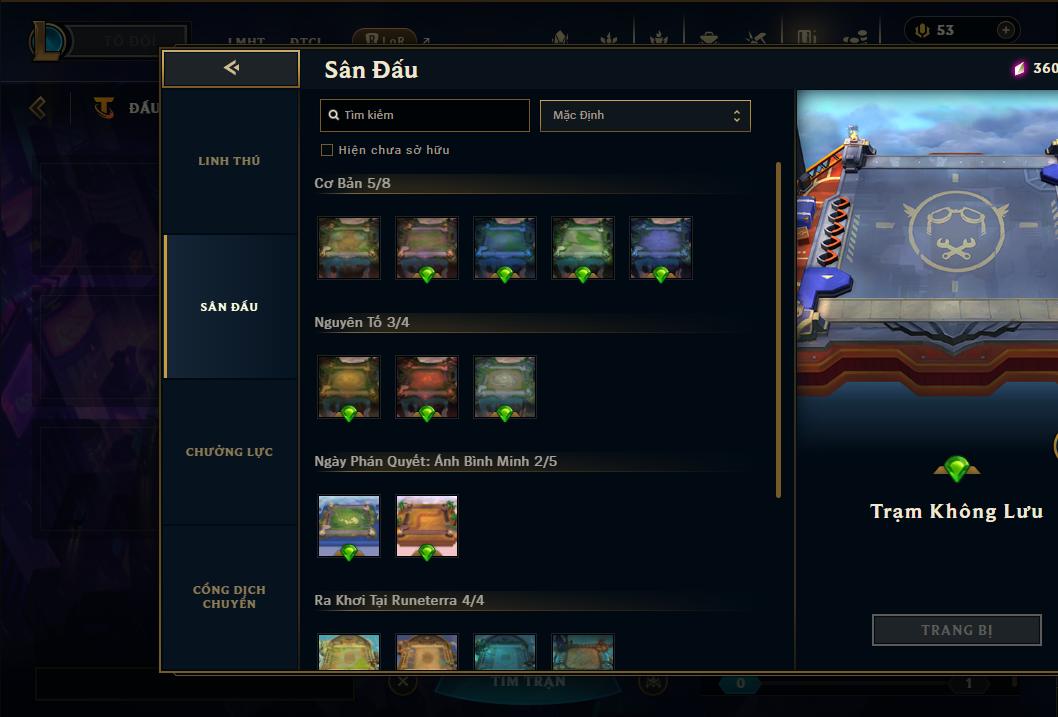Click the arena list scrollbar

click(x=778, y=330)
